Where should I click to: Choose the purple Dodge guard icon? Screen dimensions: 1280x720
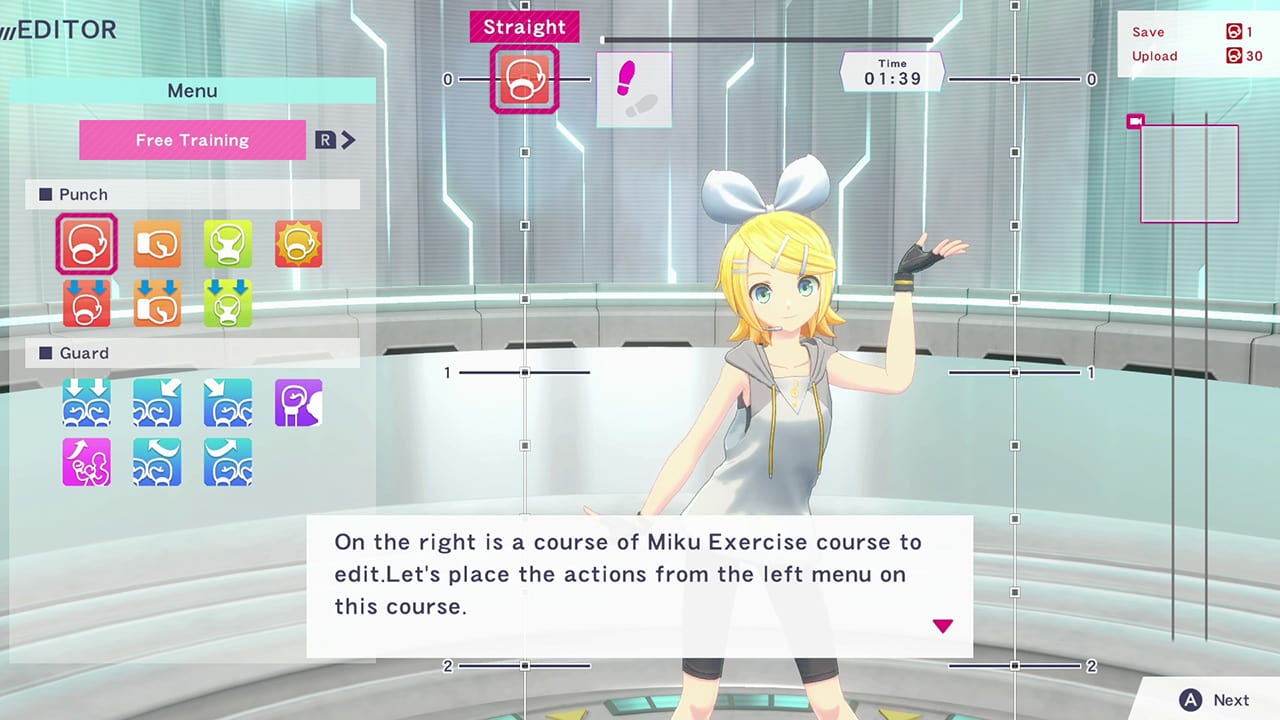click(x=297, y=402)
